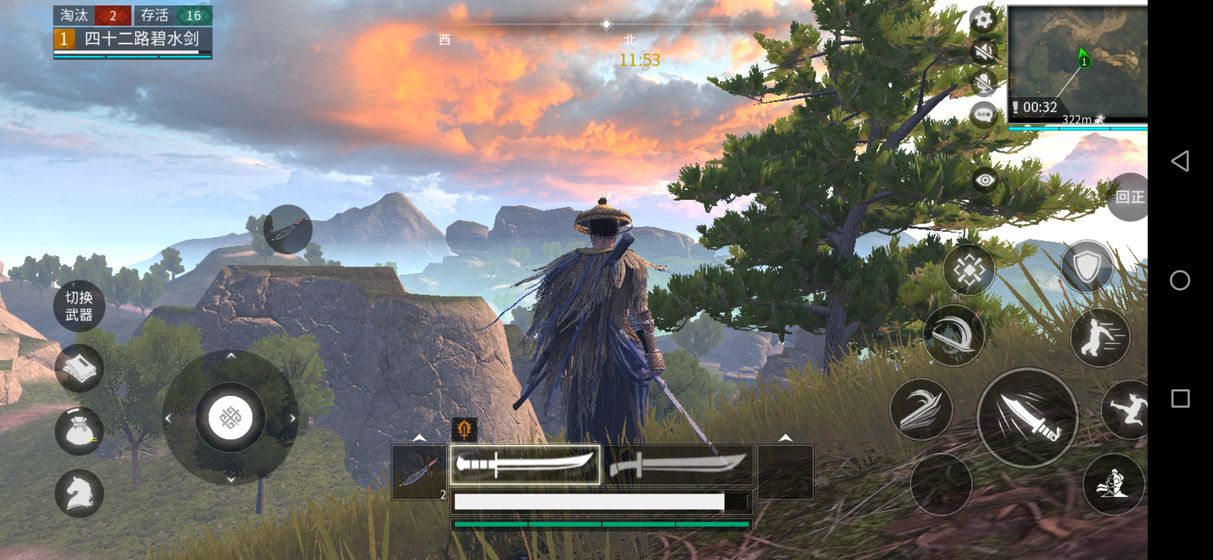Open the money pouch bag
The image size is (1213, 560).
click(x=79, y=431)
